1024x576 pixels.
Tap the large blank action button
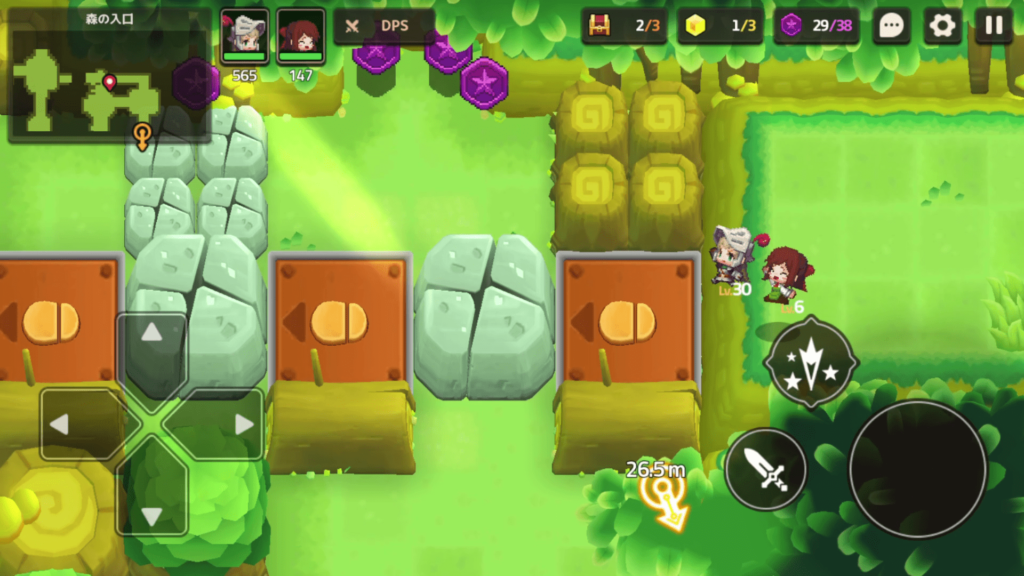[x=917, y=468]
